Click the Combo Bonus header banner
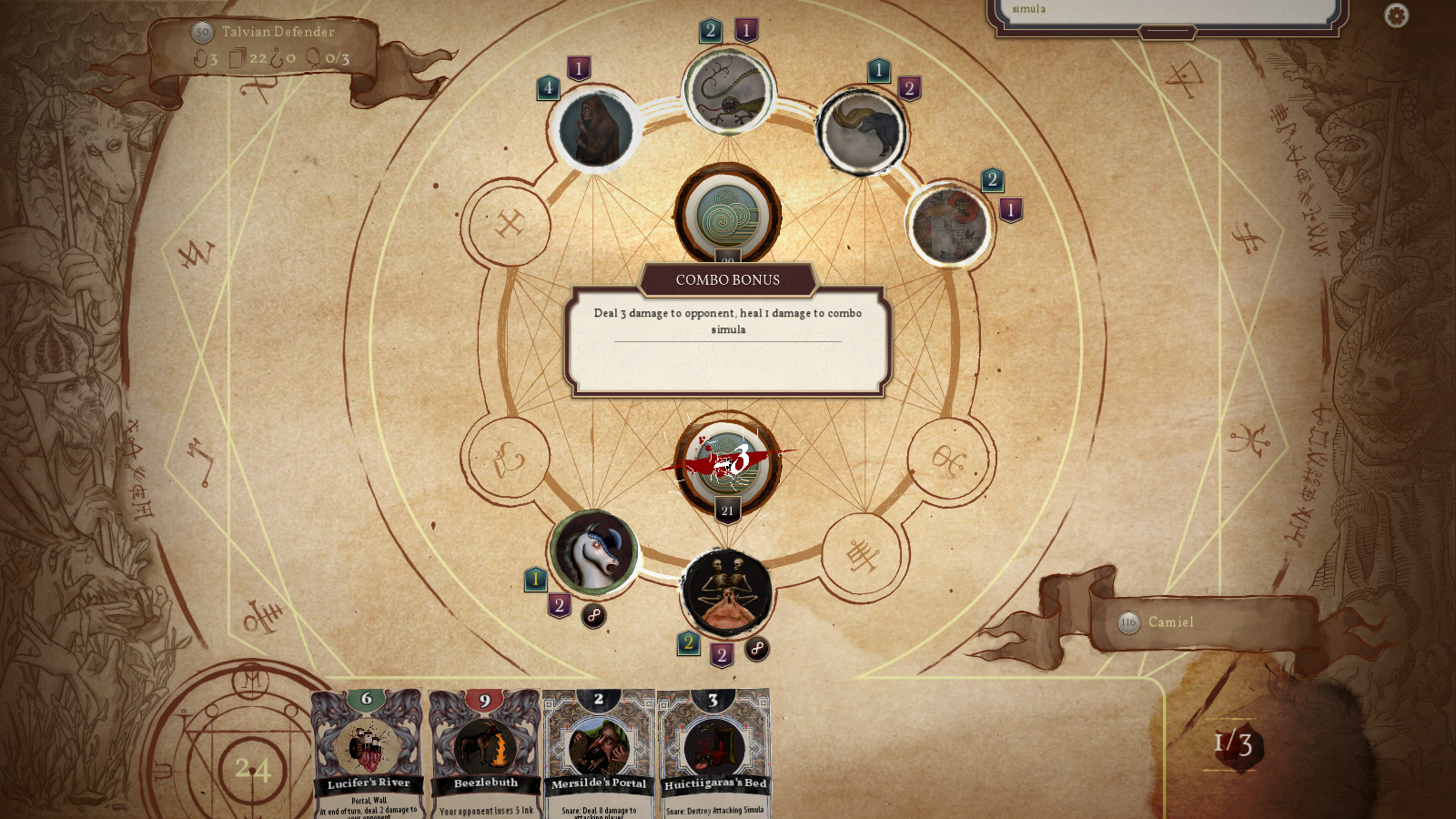Screen dimensions: 1456x819 coord(727,280)
